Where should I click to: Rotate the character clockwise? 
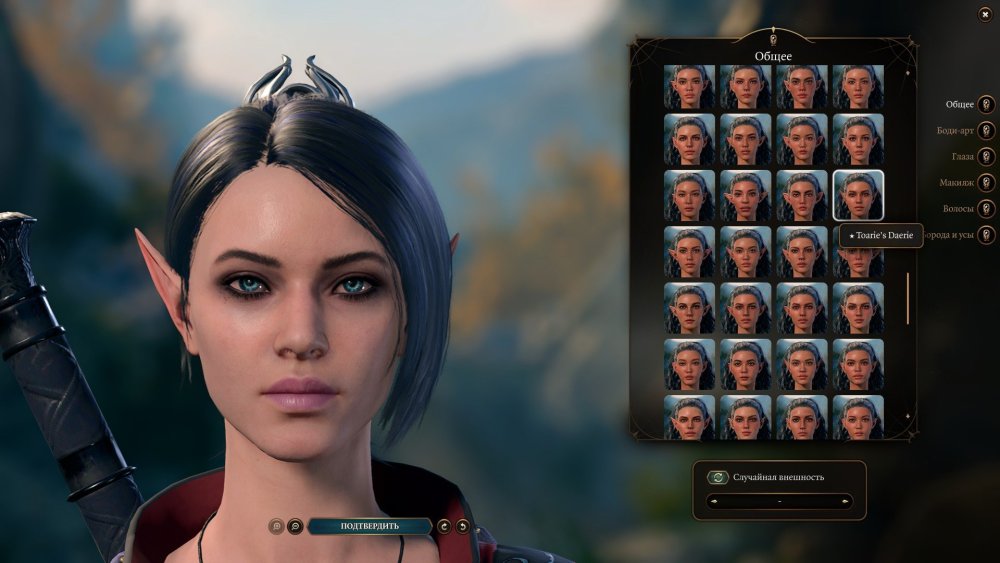[x=444, y=526]
